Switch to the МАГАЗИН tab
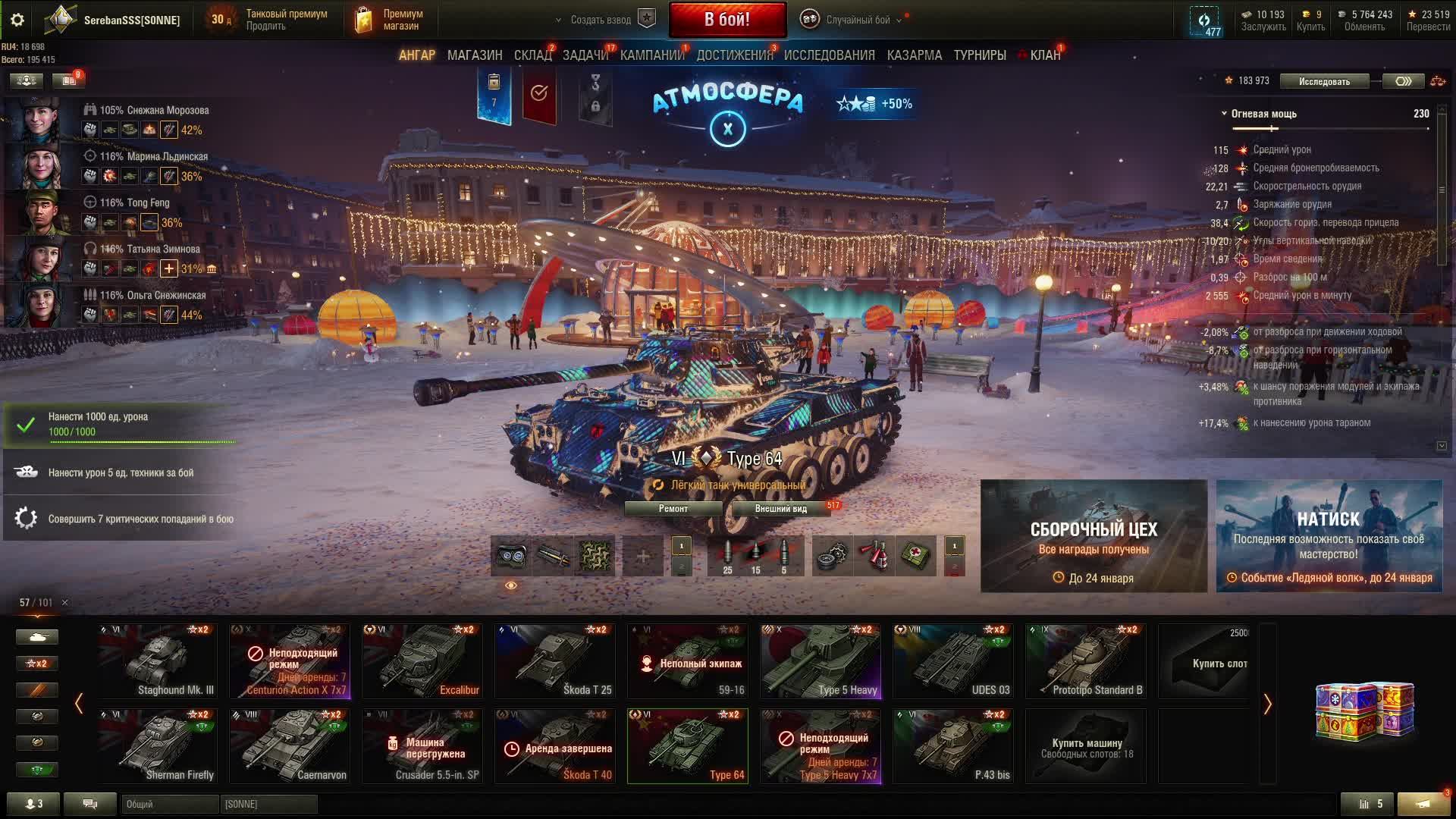 tap(475, 55)
